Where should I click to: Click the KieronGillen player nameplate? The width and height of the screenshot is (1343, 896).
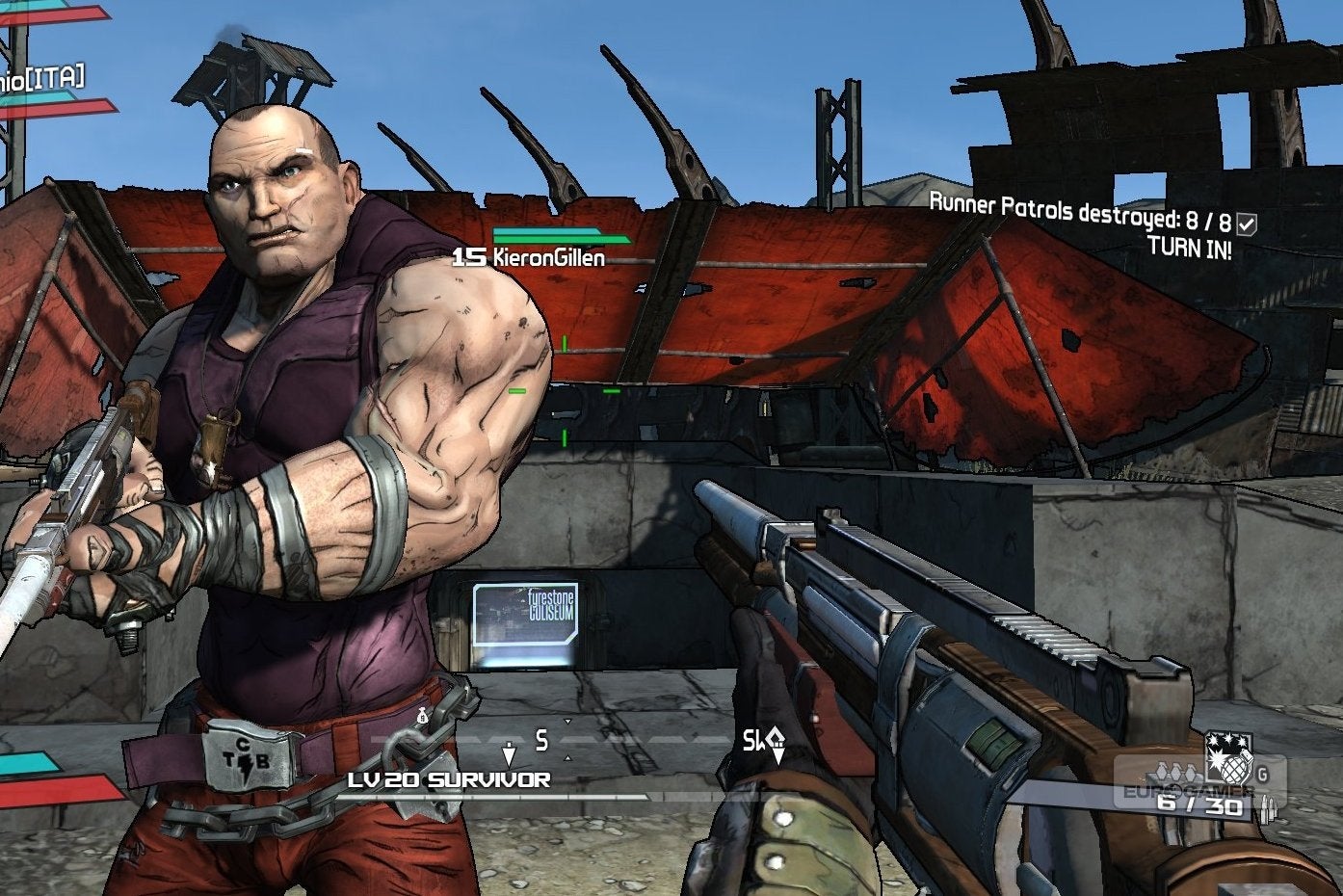531,257
